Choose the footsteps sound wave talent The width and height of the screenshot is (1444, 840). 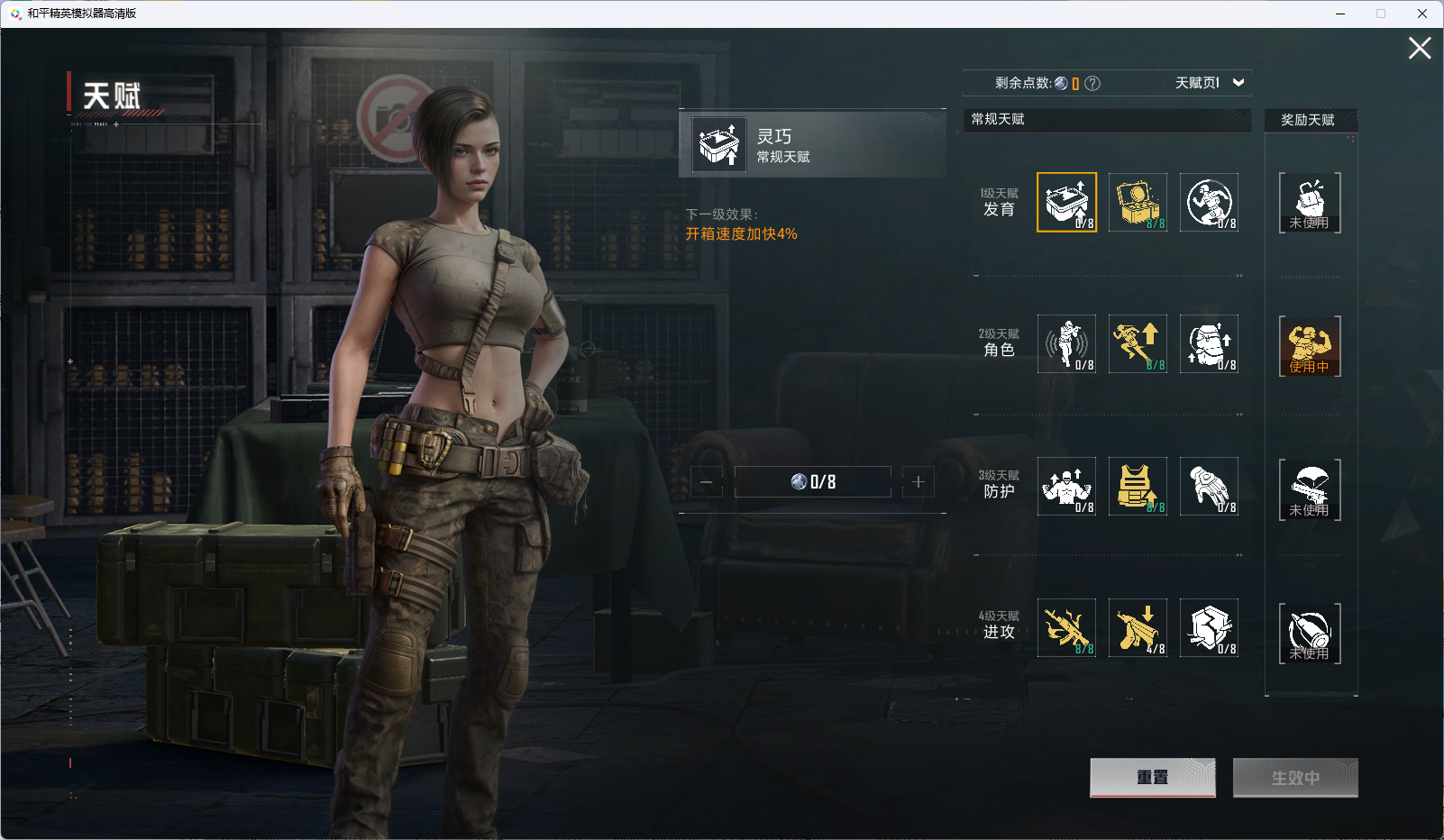[x=1066, y=343]
